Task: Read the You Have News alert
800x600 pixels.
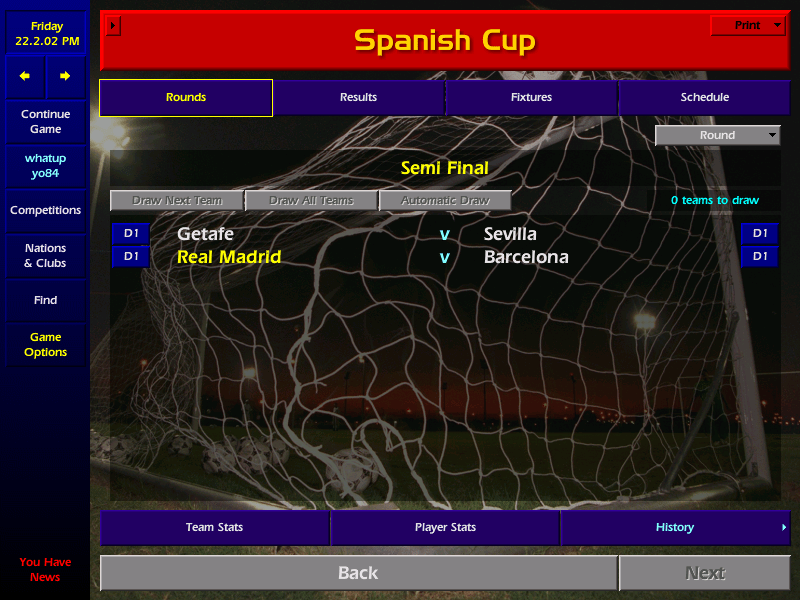Action: pyautogui.click(x=45, y=569)
